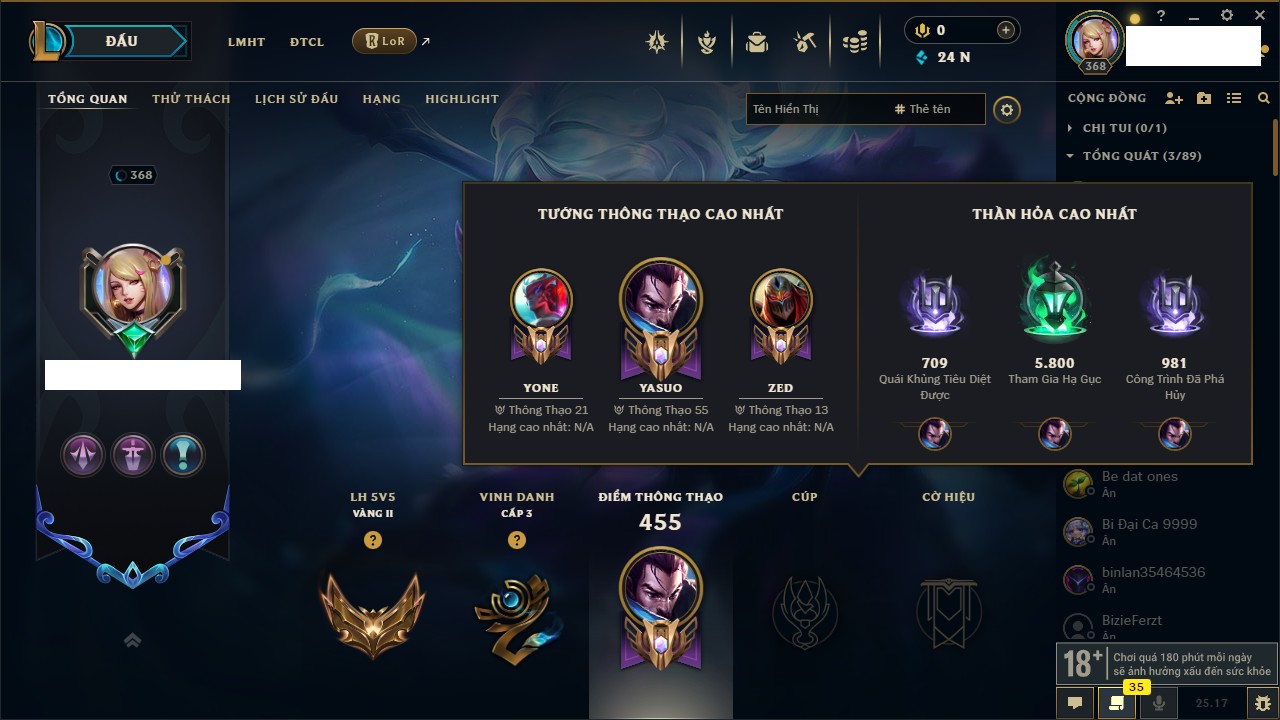This screenshot has width=1280, height=720.
Task: Select friend Bi Đại Ca 9999
Action: click(x=1149, y=524)
